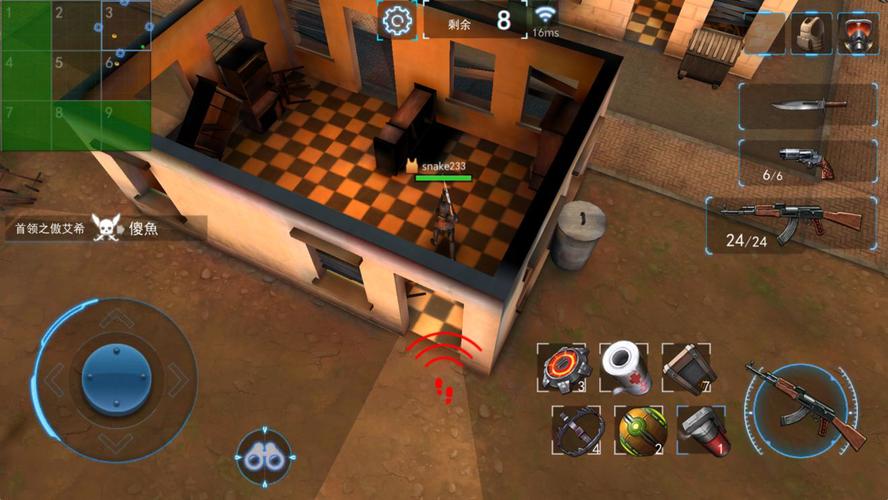Fire using the circular AK-47 attack button

tap(805, 406)
